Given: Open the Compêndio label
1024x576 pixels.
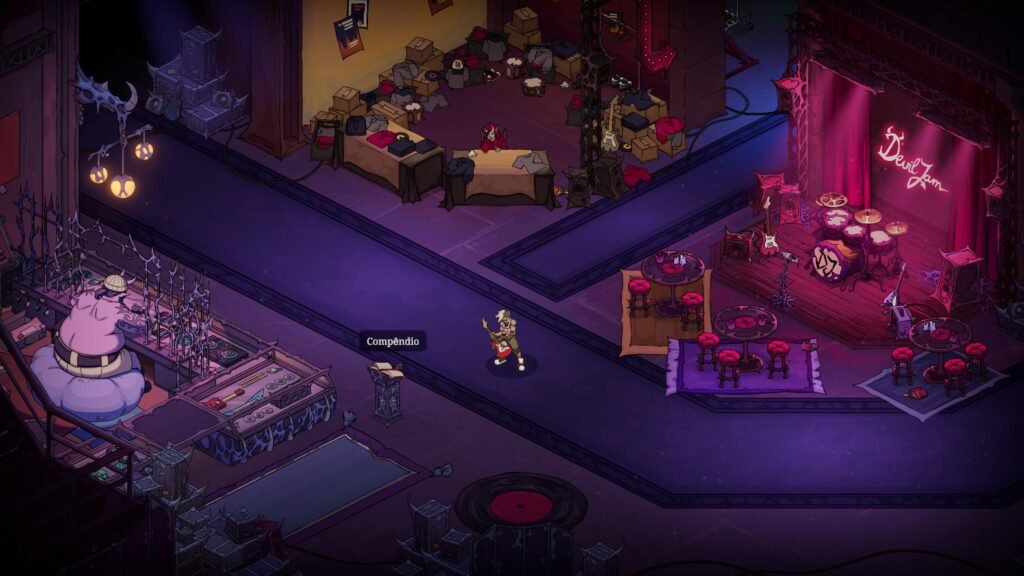Looking at the screenshot, I should click(x=393, y=342).
